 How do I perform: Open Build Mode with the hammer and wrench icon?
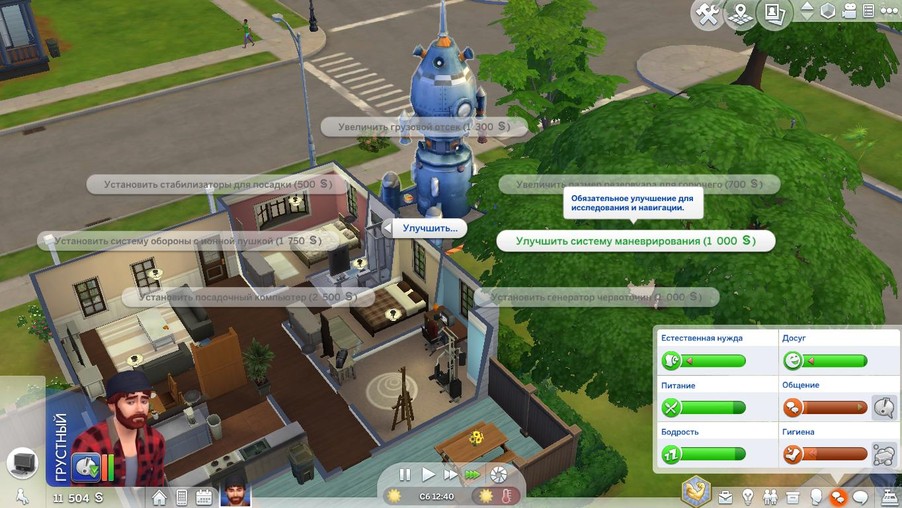(x=707, y=14)
